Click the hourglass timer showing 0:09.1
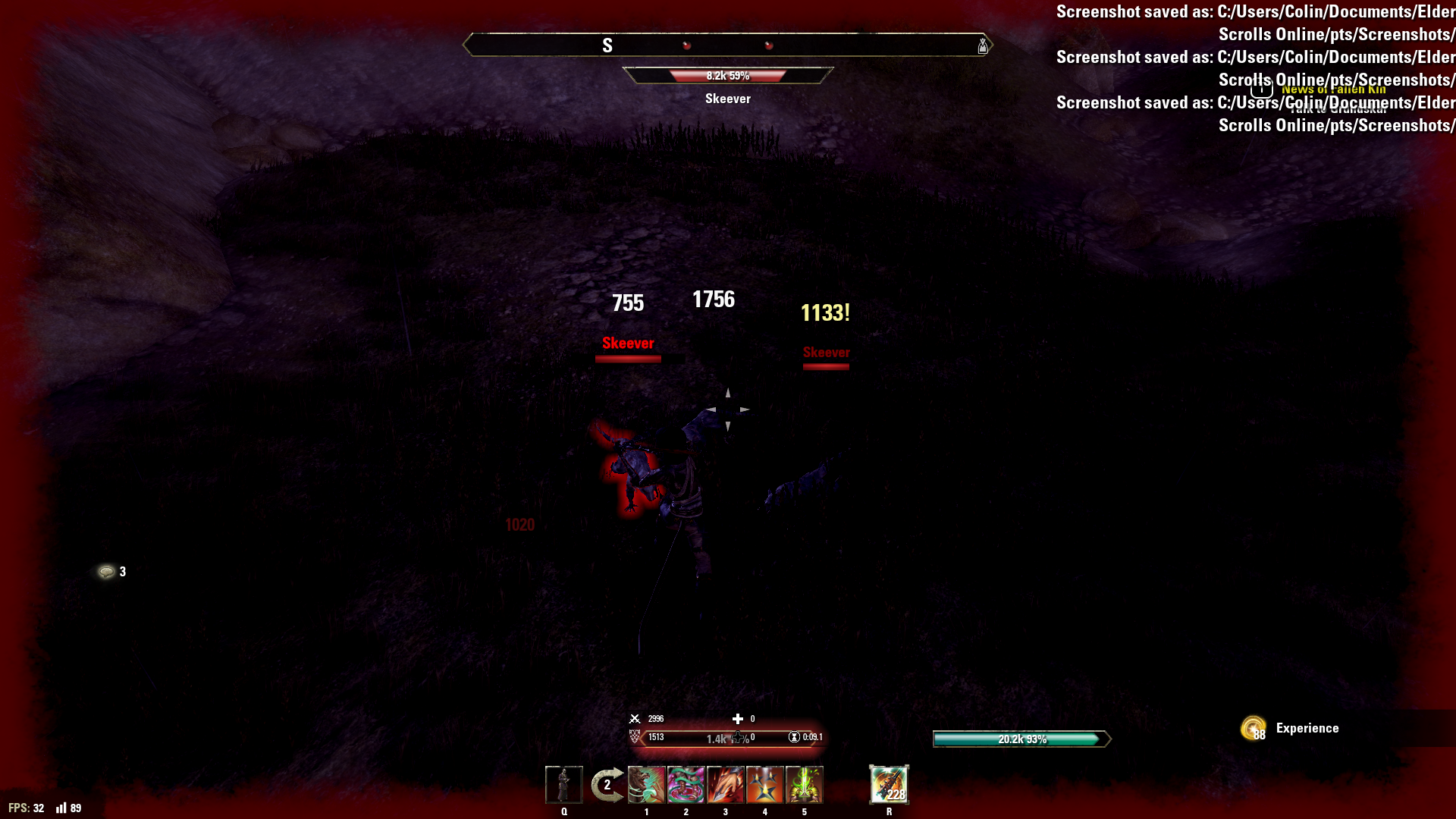This screenshot has height=819, width=1456. [x=793, y=737]
